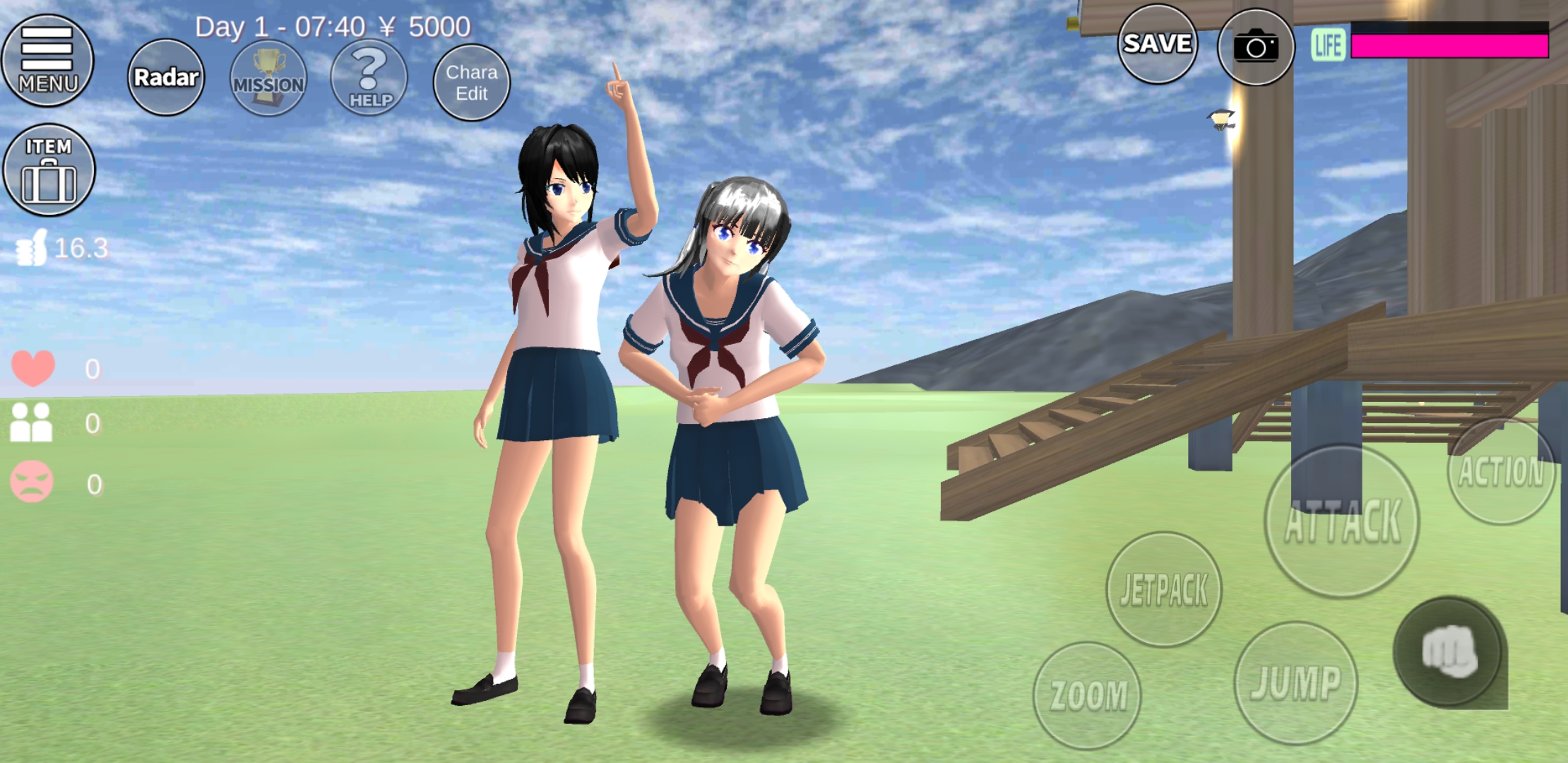Open the MENU panel

(x=47, y=60)
